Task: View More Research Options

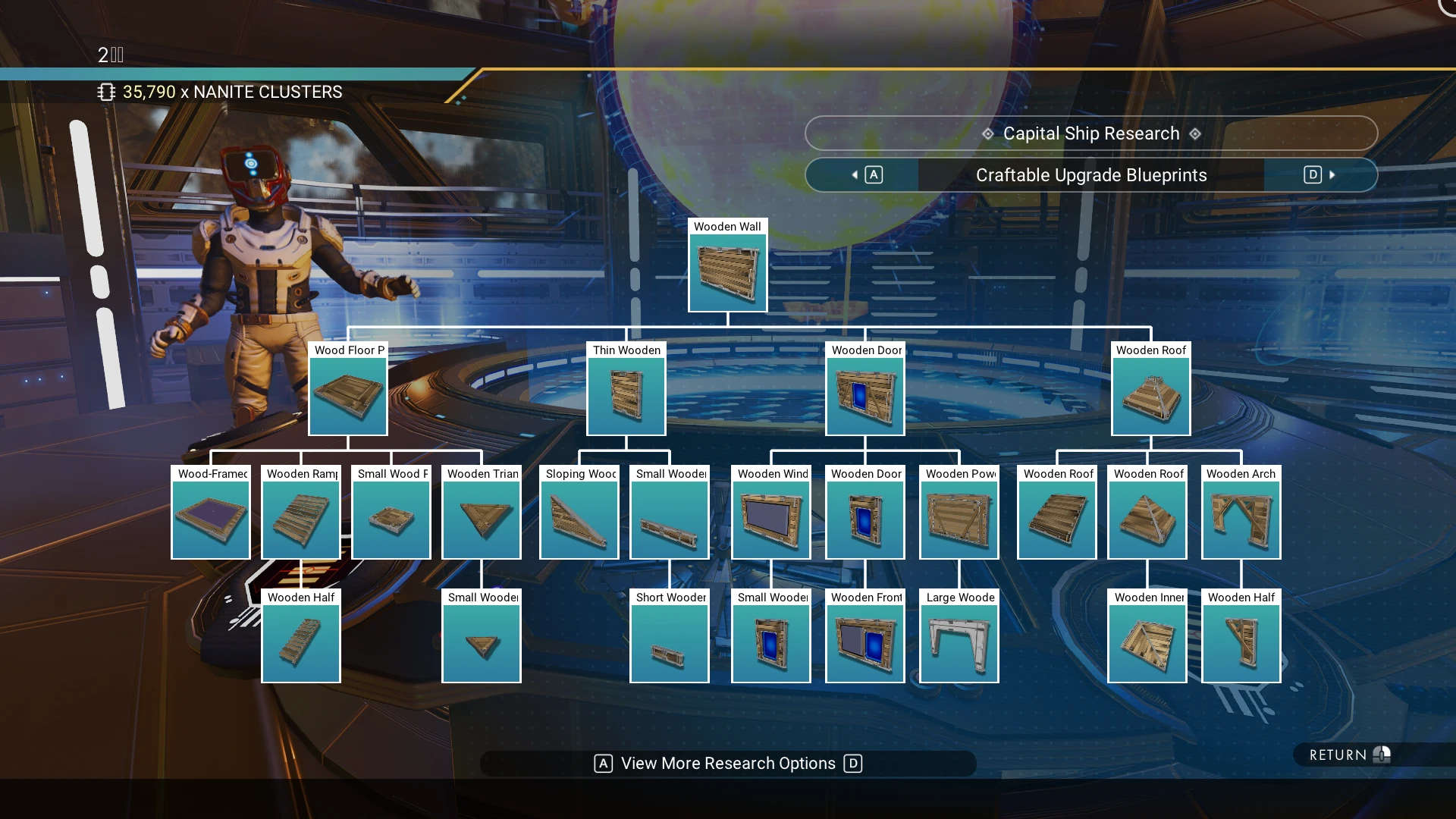Action: (x=728, y=764)
